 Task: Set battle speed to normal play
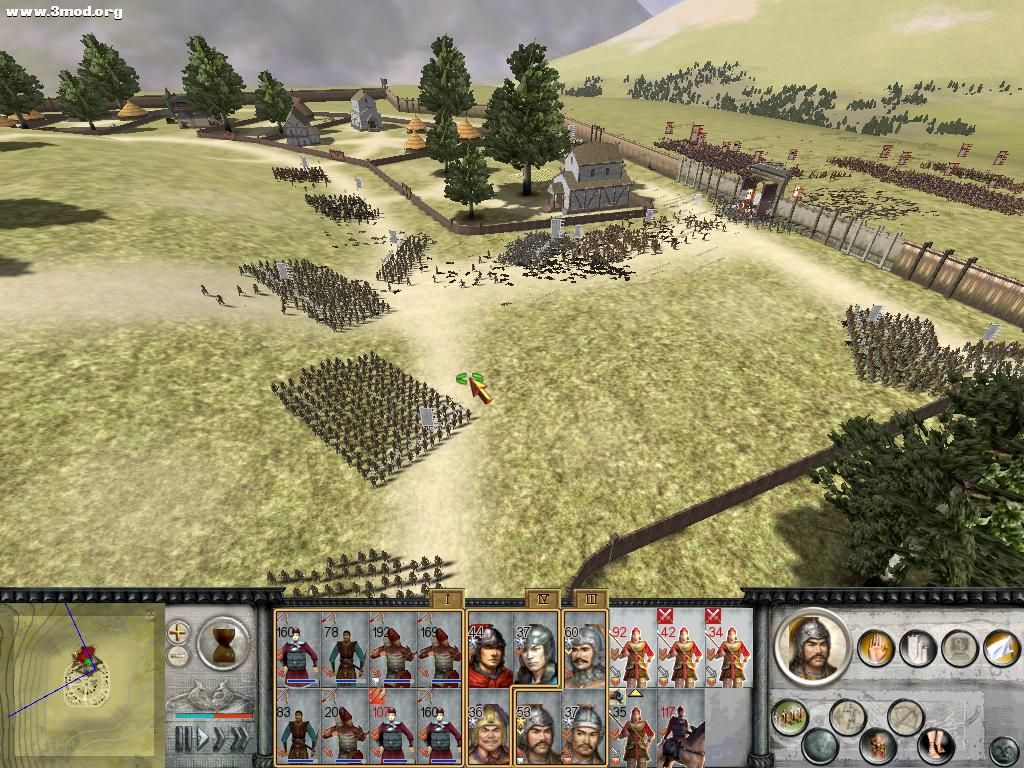tap(201, 739)
